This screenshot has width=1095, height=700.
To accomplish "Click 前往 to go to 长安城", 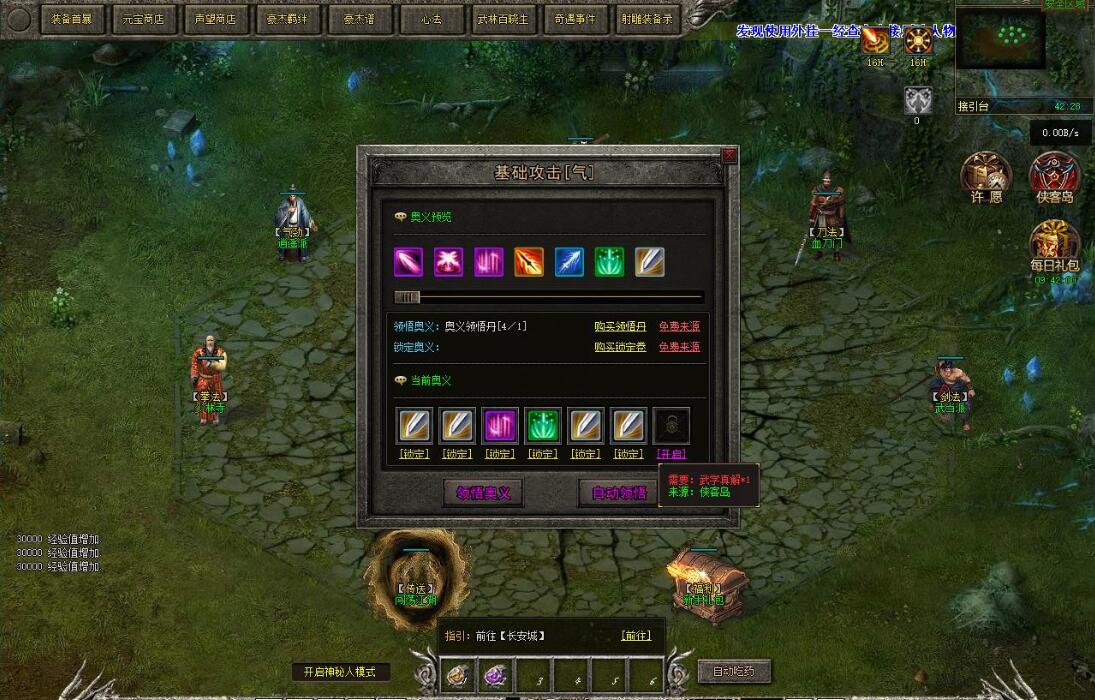I will pos(636,636).
